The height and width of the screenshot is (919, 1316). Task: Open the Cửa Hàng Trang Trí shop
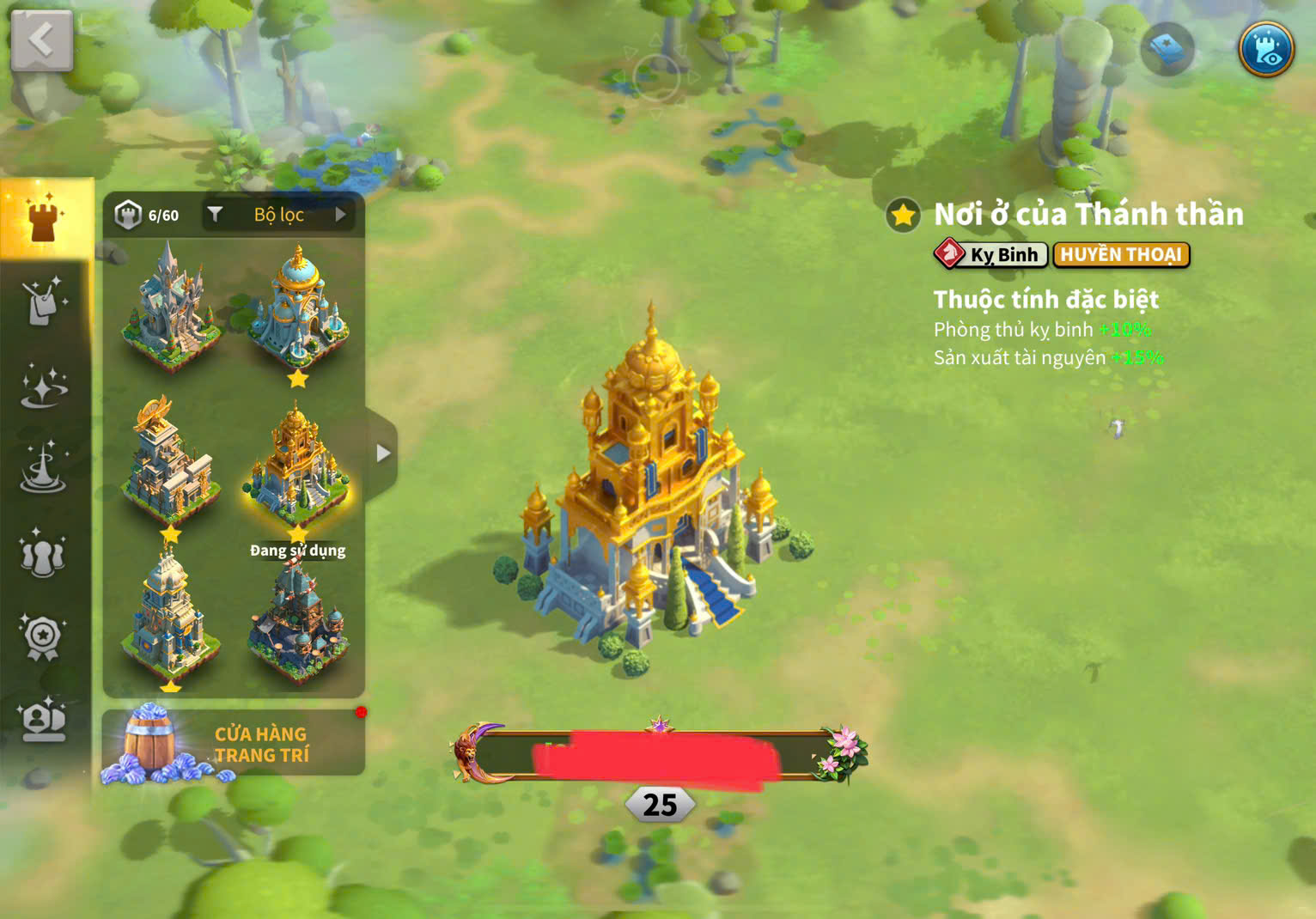click(x=234, y=744)
